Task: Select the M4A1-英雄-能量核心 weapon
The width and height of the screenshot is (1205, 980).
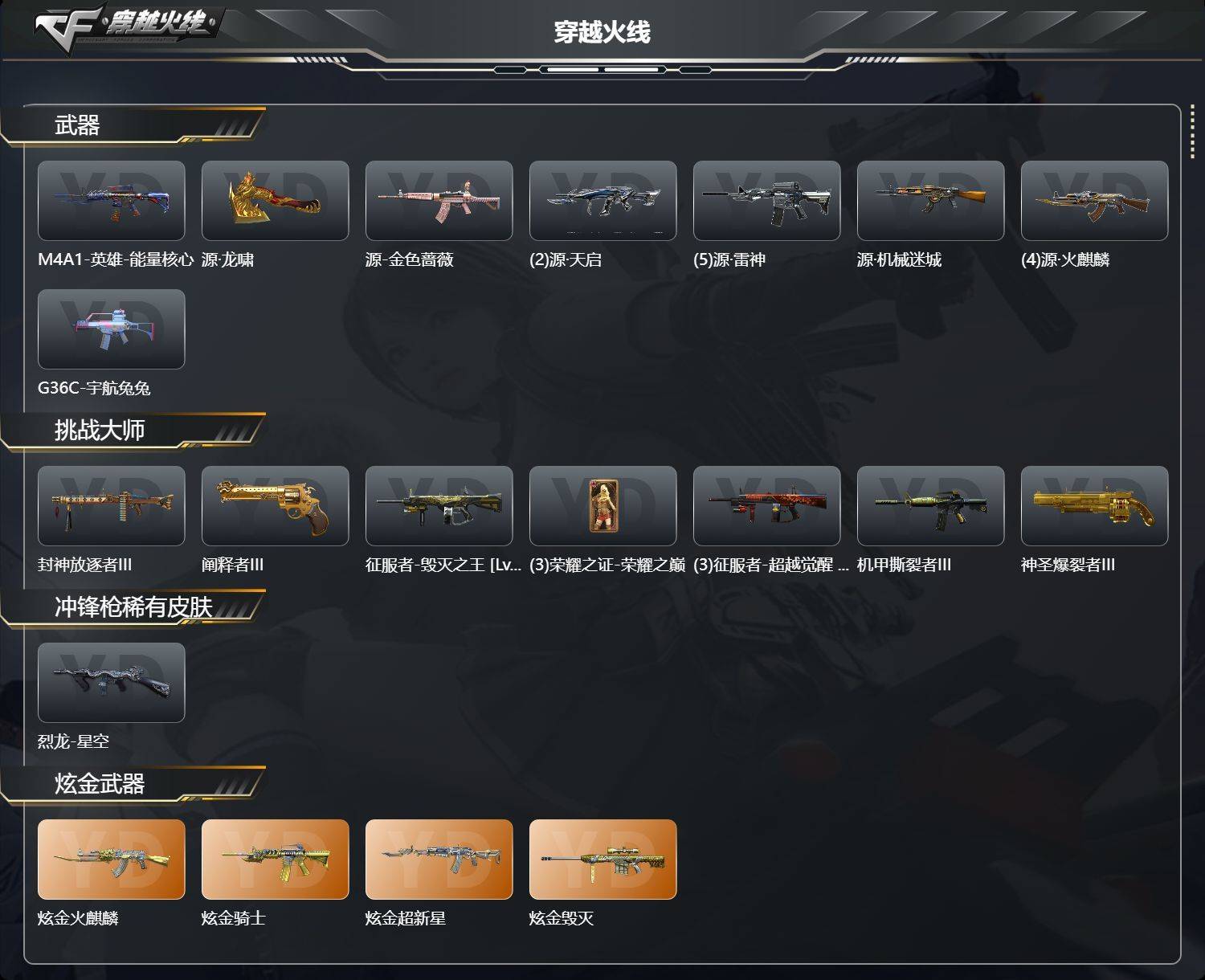Action: point(112,200)
